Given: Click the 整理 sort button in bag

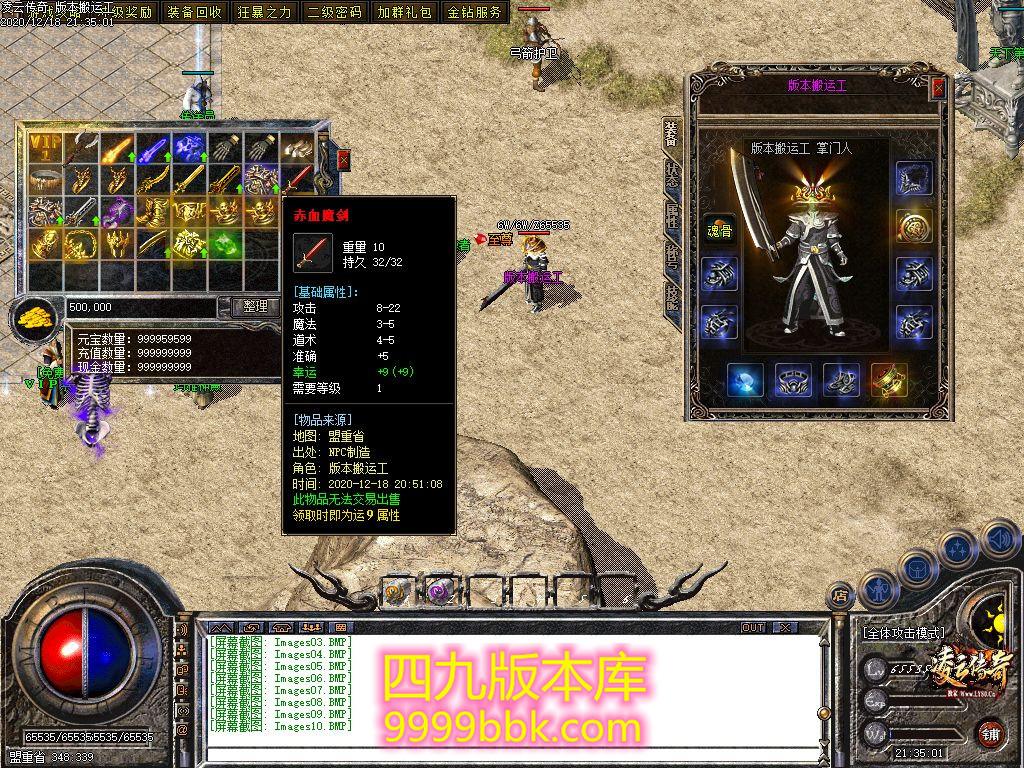Looking at the screenshot, I should (255, 307).
